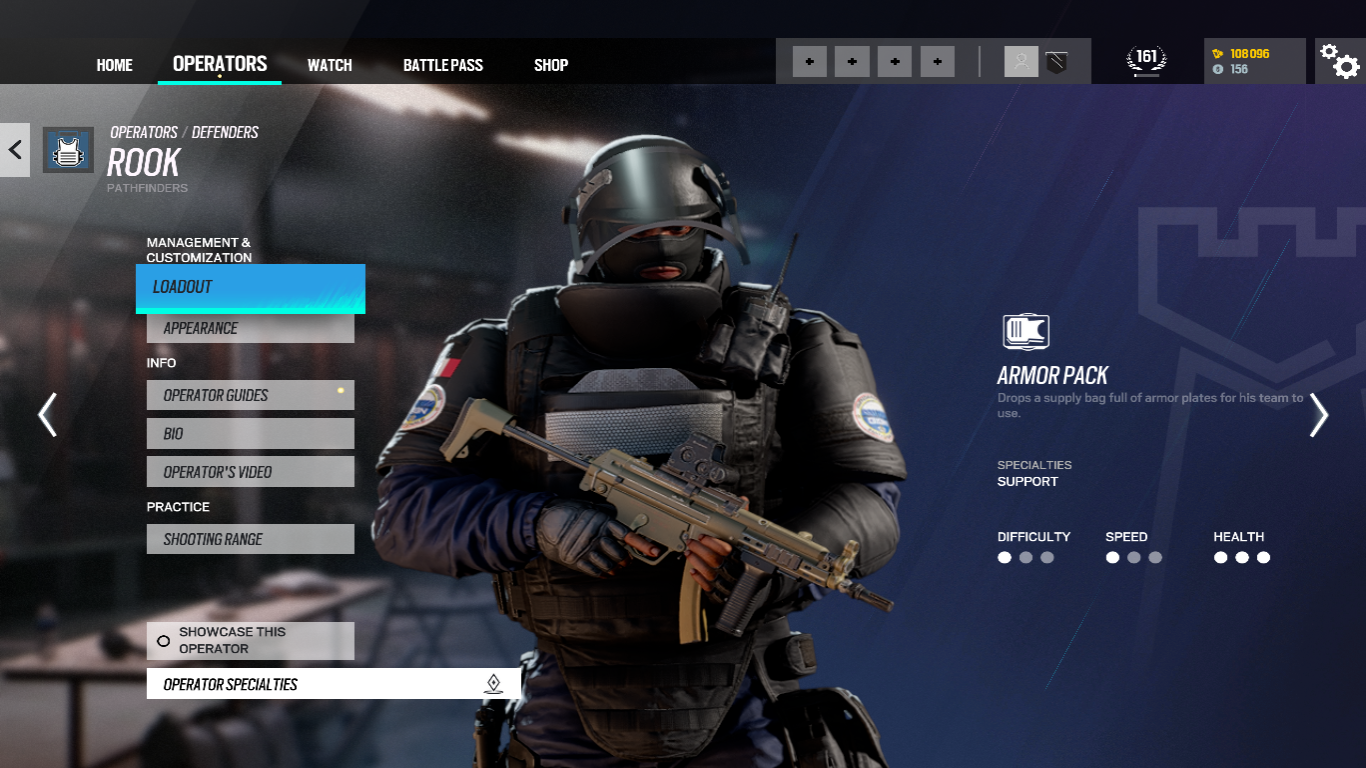Open Operator Guides with new content dot

[250, 395]
